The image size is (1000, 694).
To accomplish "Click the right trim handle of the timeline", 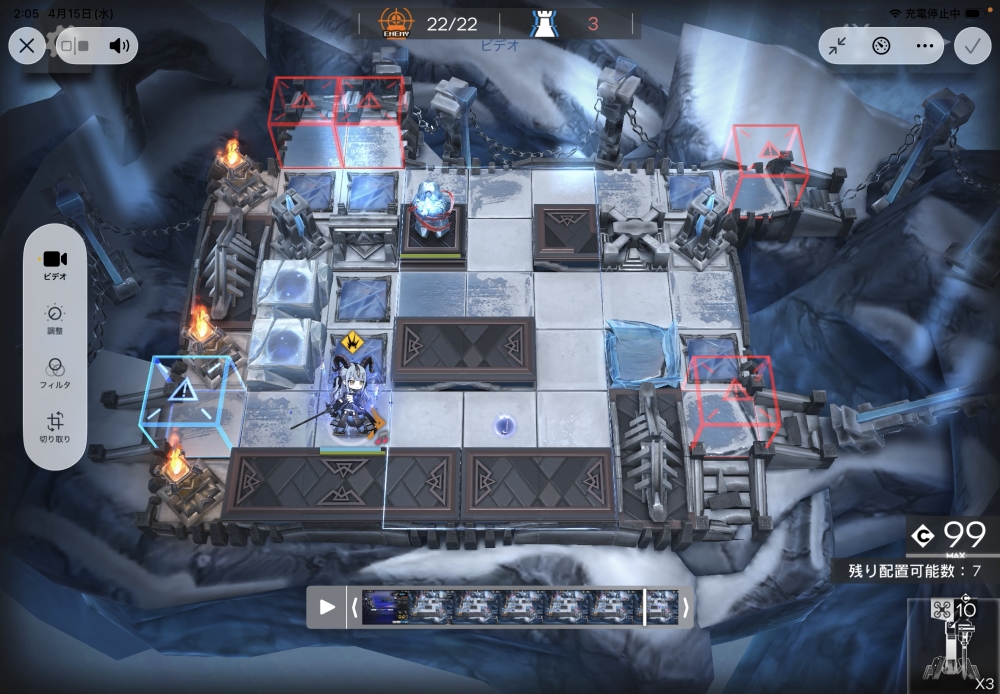I will (686, 607).
